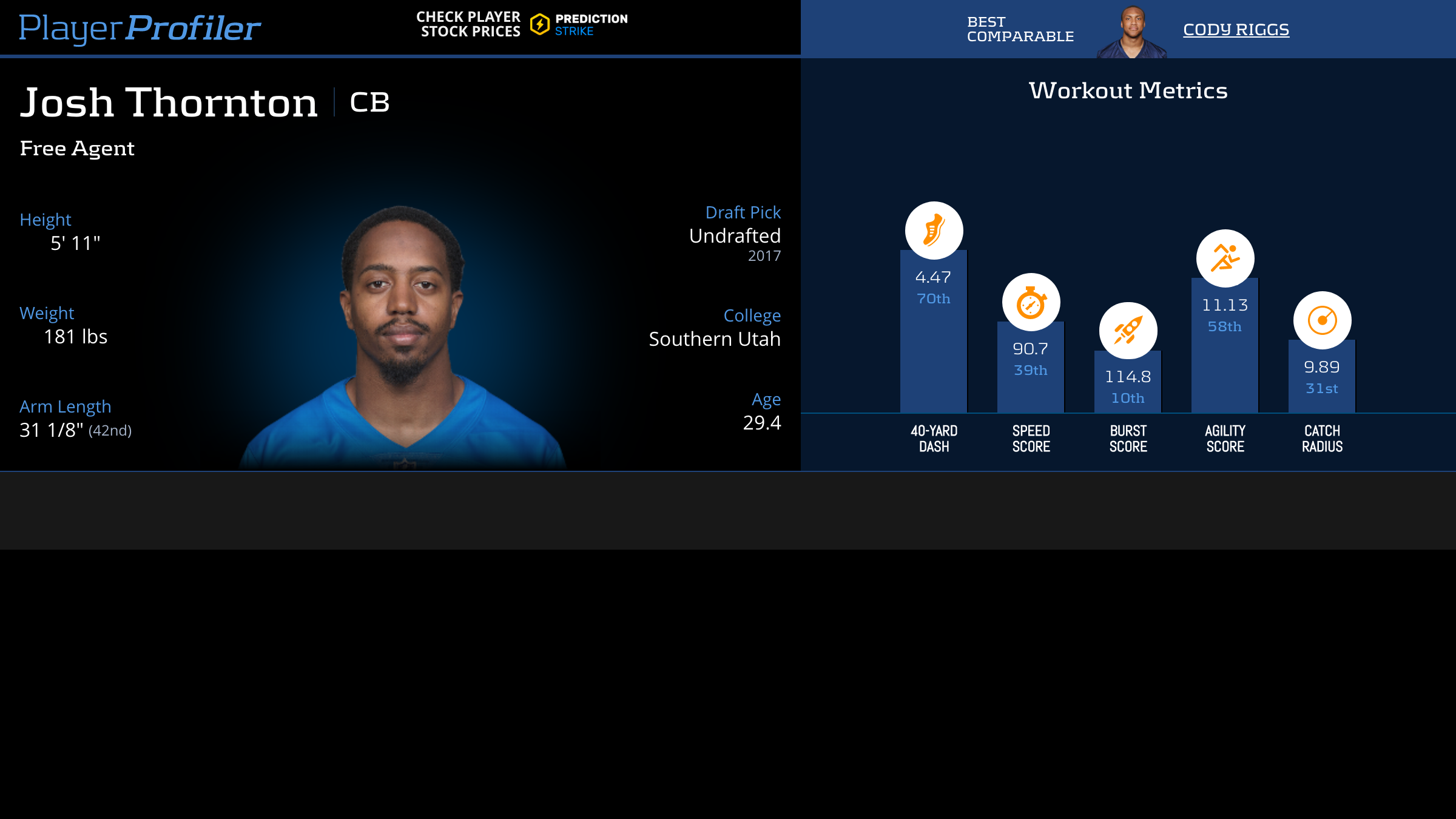View Cody Riggs headshot thumbnail
1456x819 pixels.
pyautogui.click(x=1132, y=33)
